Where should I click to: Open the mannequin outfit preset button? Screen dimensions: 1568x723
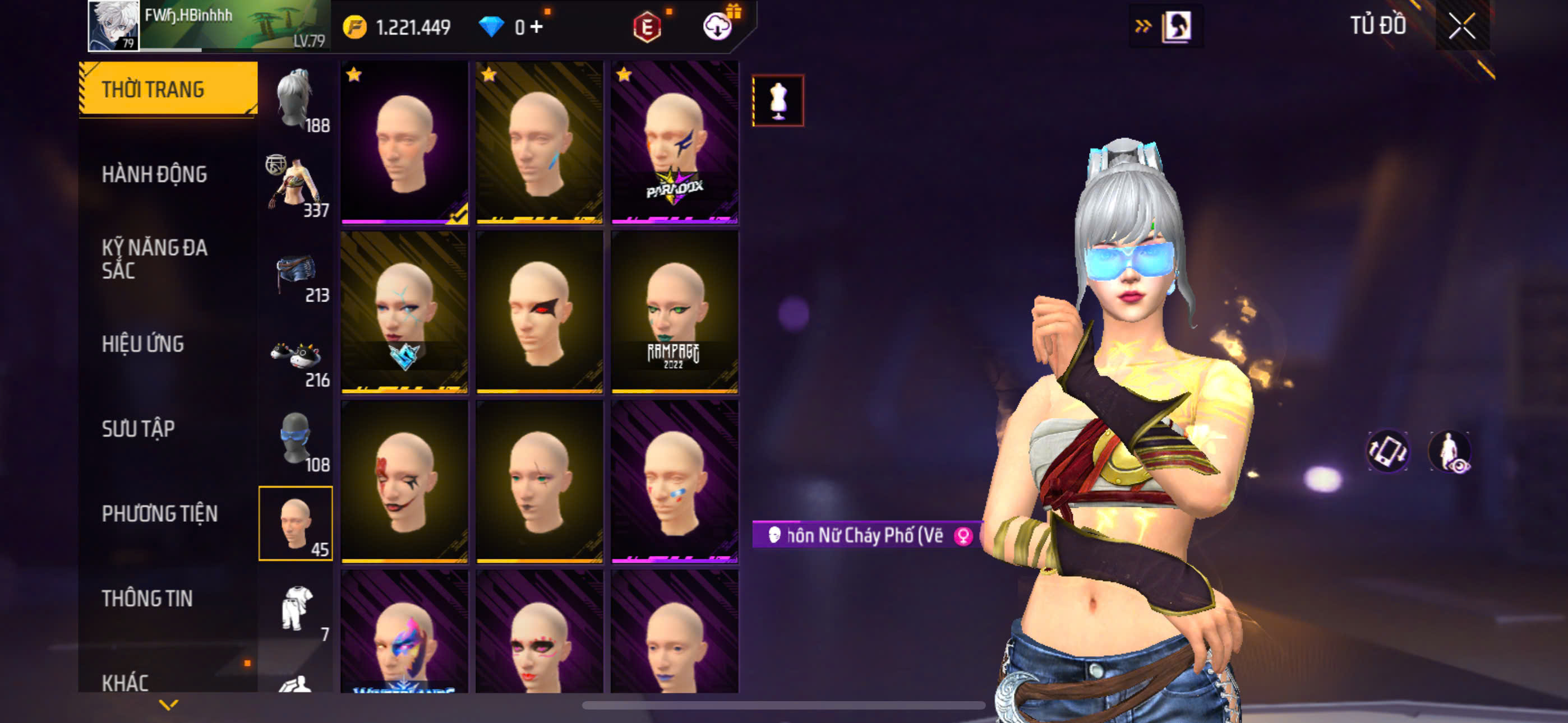(x=778, y=100)
